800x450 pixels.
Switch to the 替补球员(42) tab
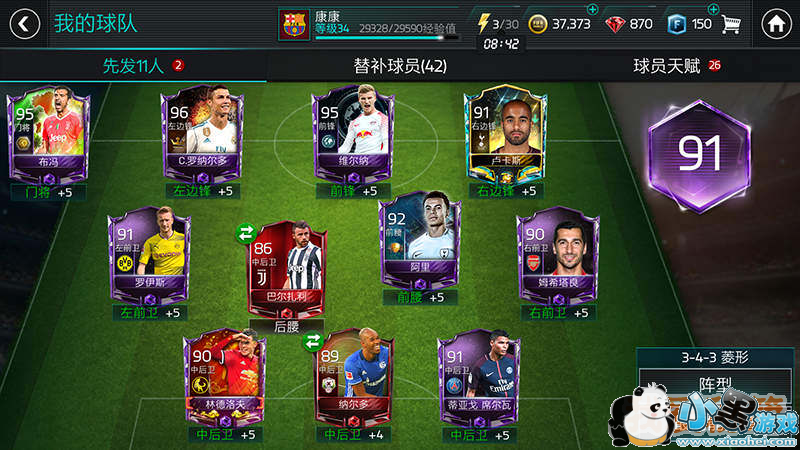pos(400,67)
